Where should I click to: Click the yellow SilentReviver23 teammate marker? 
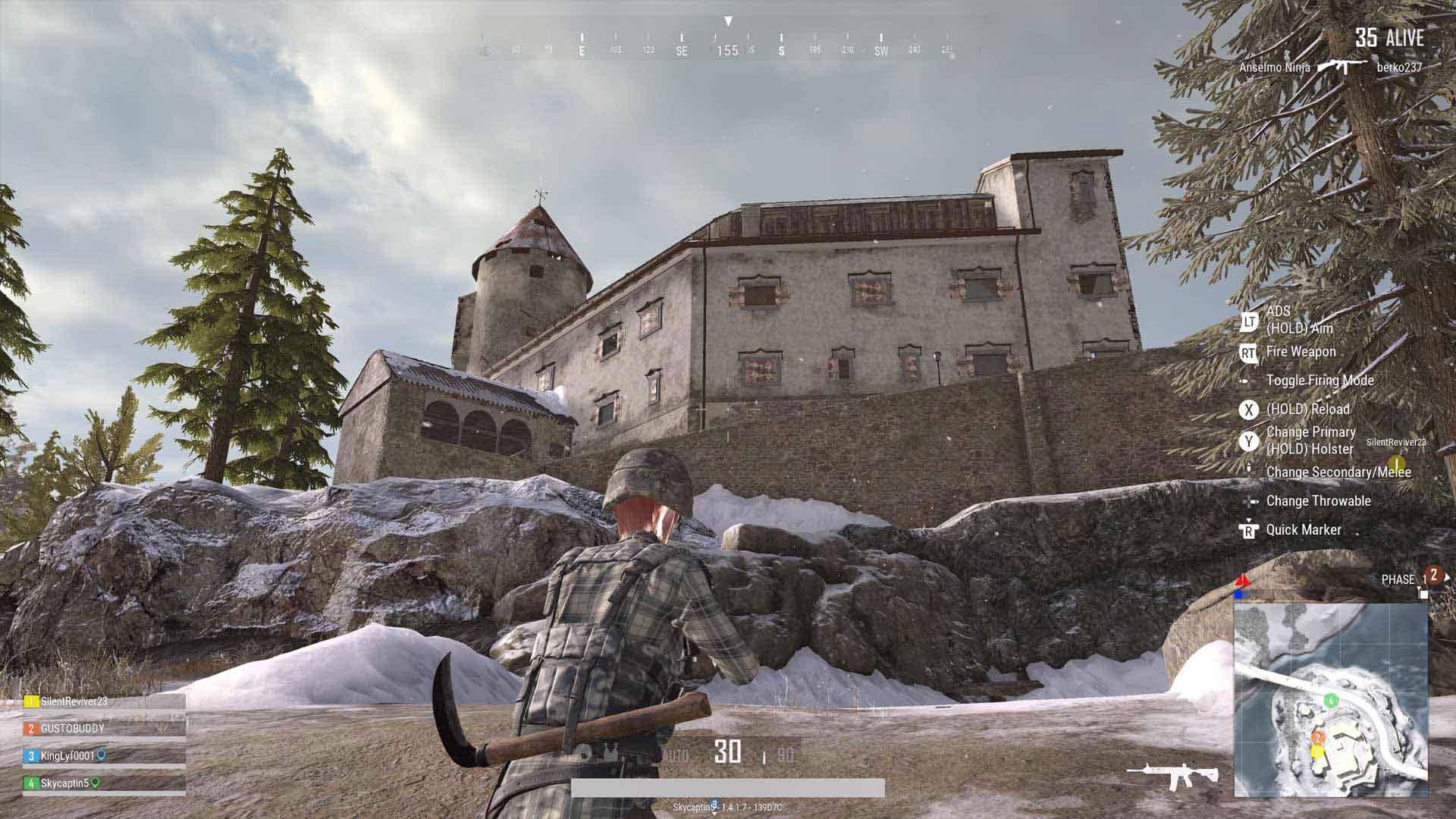pos(1396,463)
